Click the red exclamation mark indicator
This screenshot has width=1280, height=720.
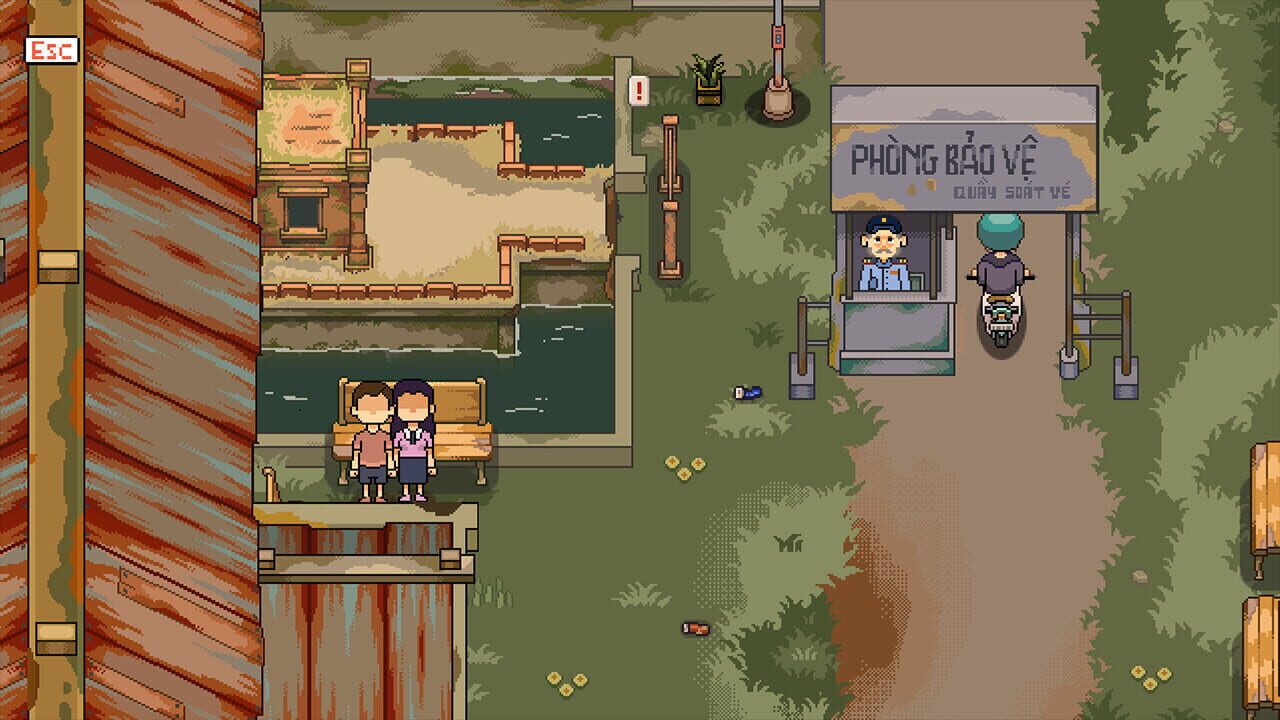638,91
